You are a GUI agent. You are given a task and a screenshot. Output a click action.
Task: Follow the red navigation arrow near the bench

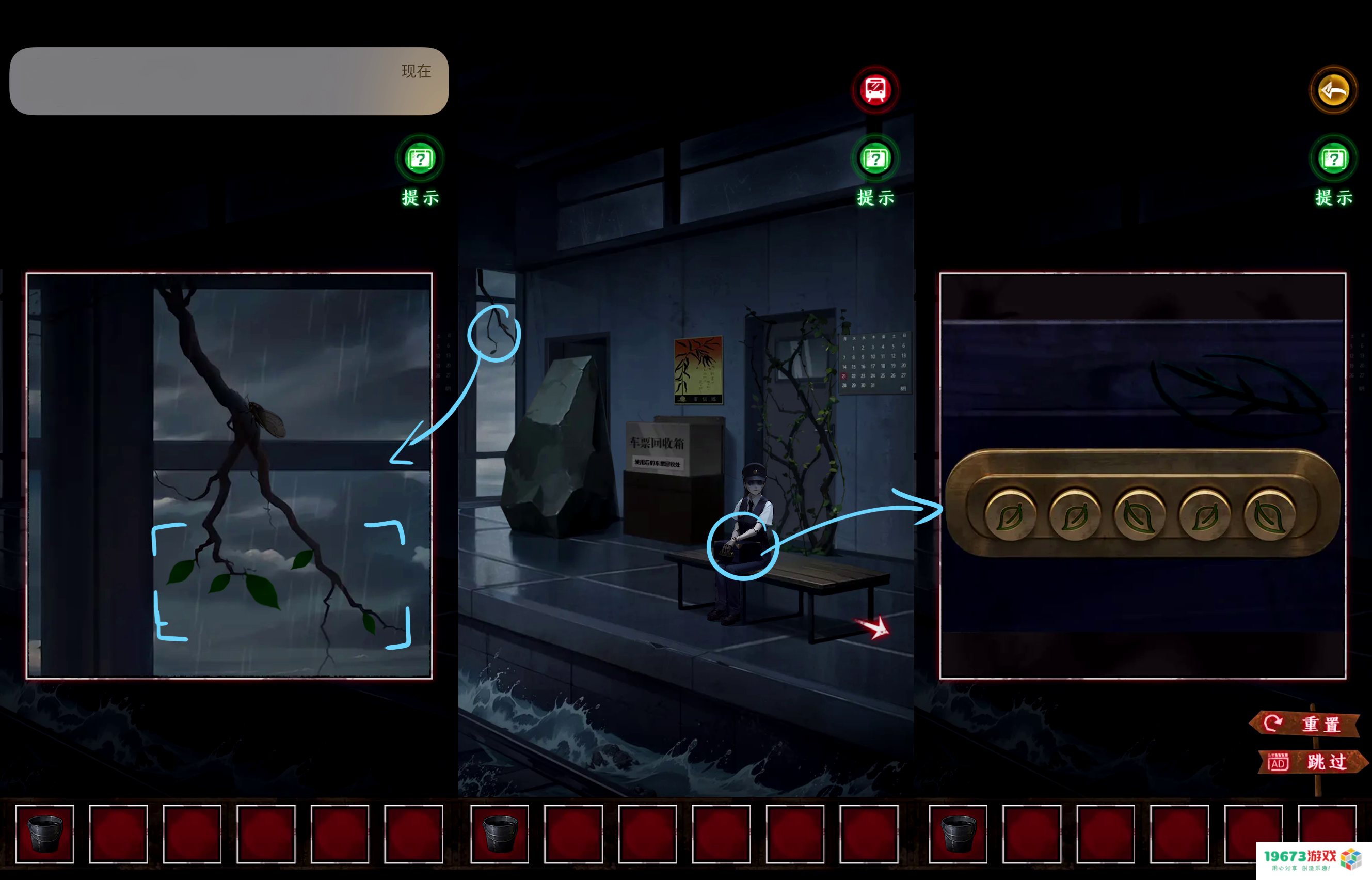pos(874,628)
